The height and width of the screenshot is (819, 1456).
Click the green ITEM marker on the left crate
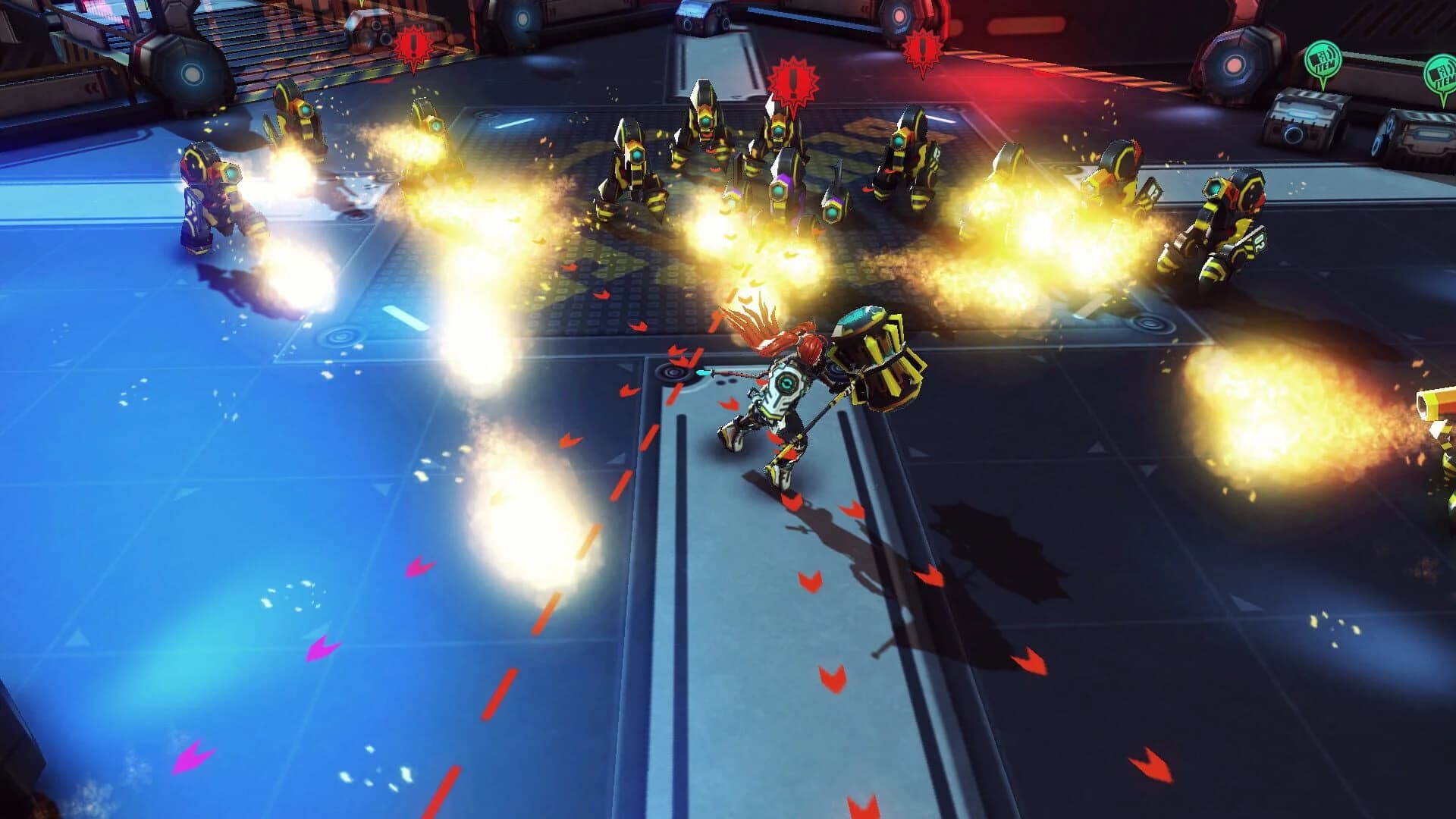(1324, 60)
